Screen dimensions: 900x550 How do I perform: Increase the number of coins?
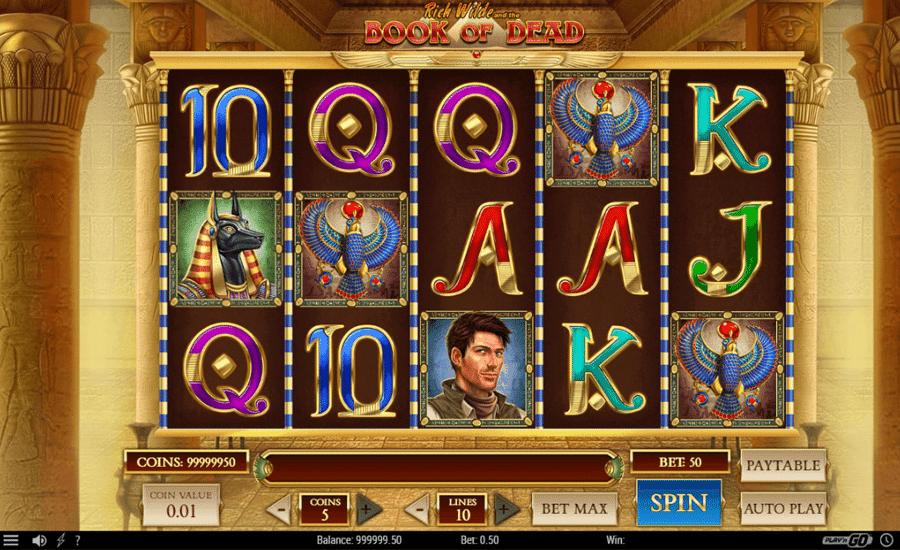(365, 509)
